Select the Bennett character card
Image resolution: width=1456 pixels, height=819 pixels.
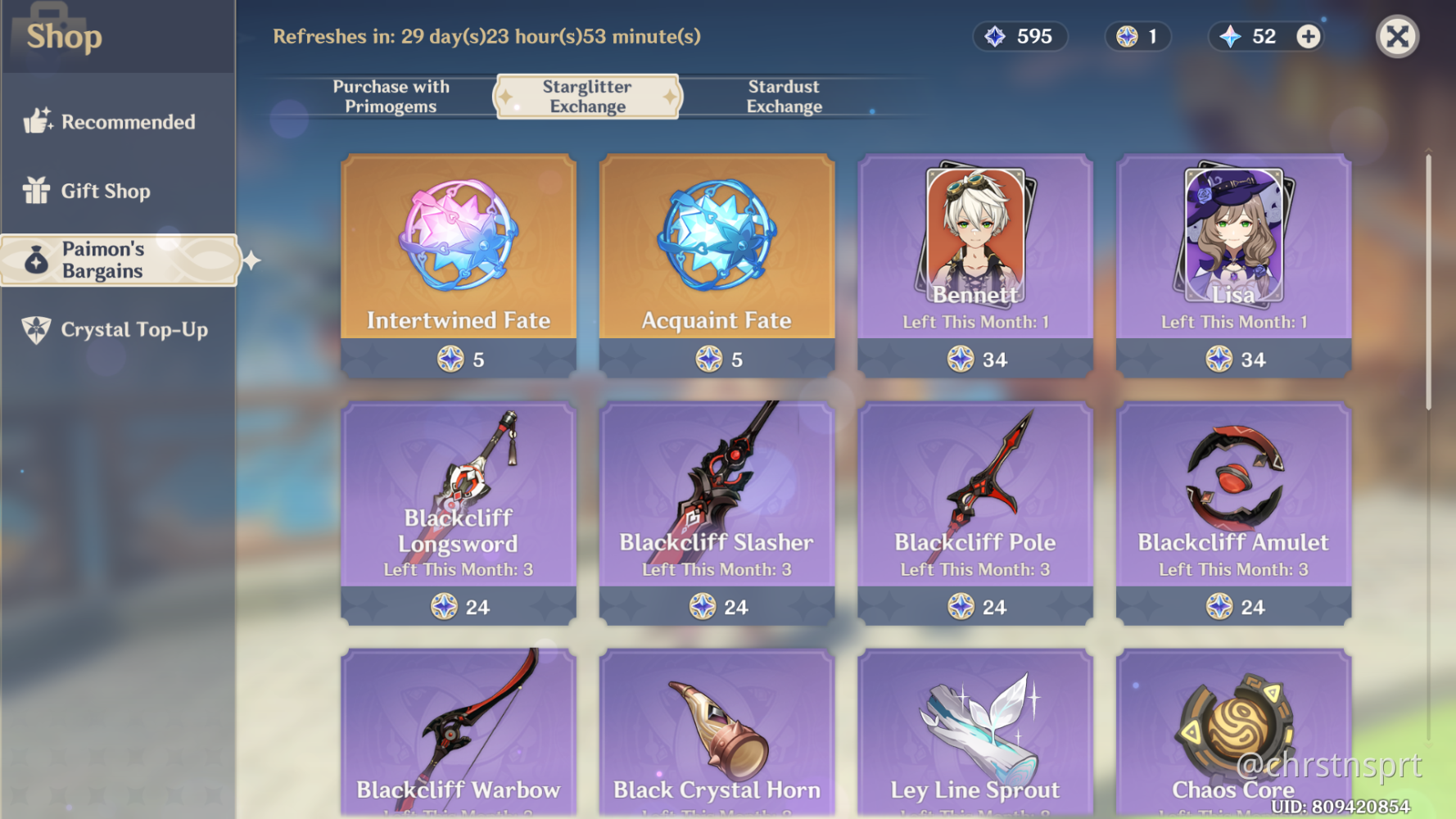point(974,262)
